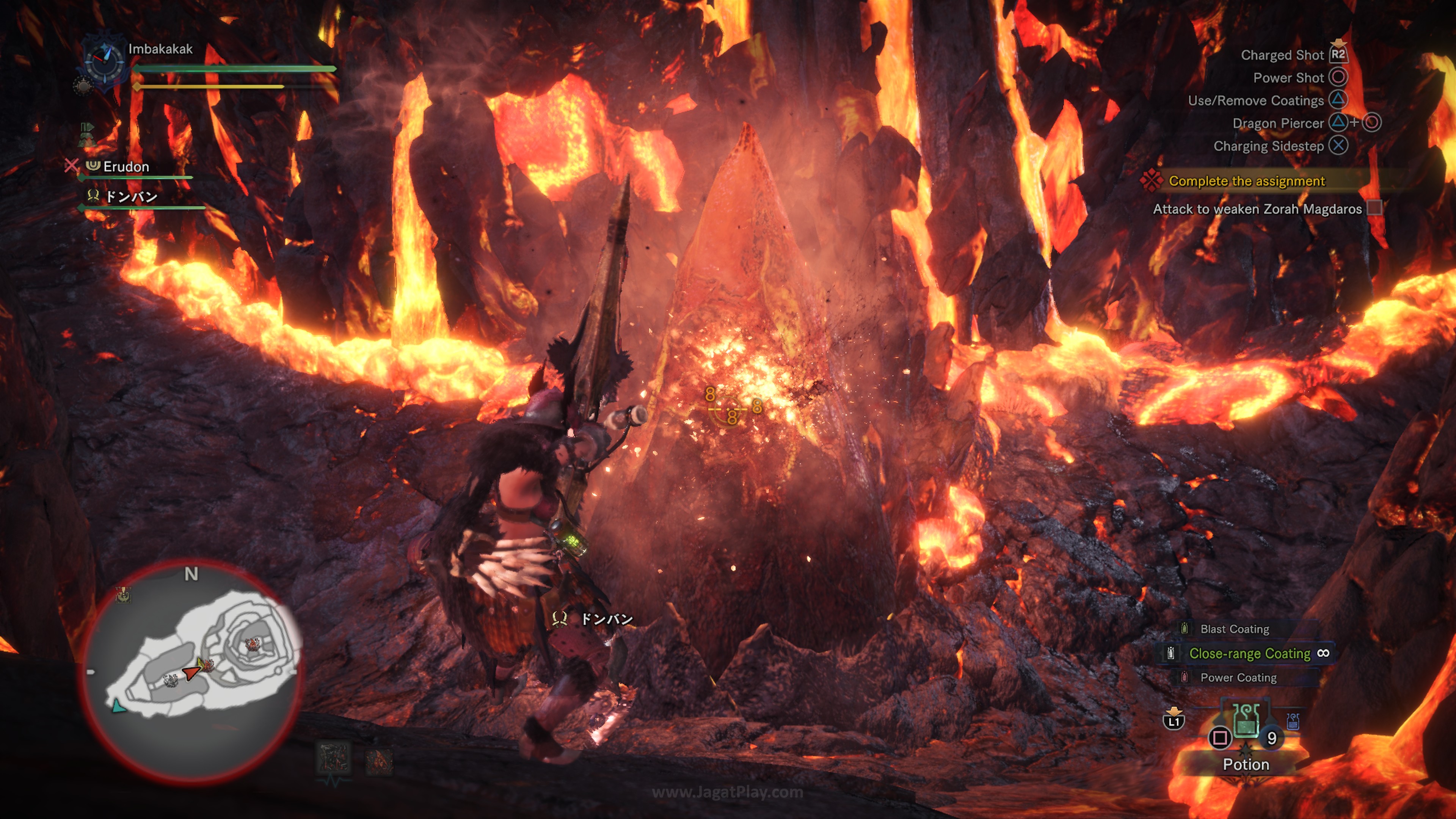Open the 'Complete the assignment' quest tracker
This screenshot has height=819, width=1456.
tap(1246, 181)
